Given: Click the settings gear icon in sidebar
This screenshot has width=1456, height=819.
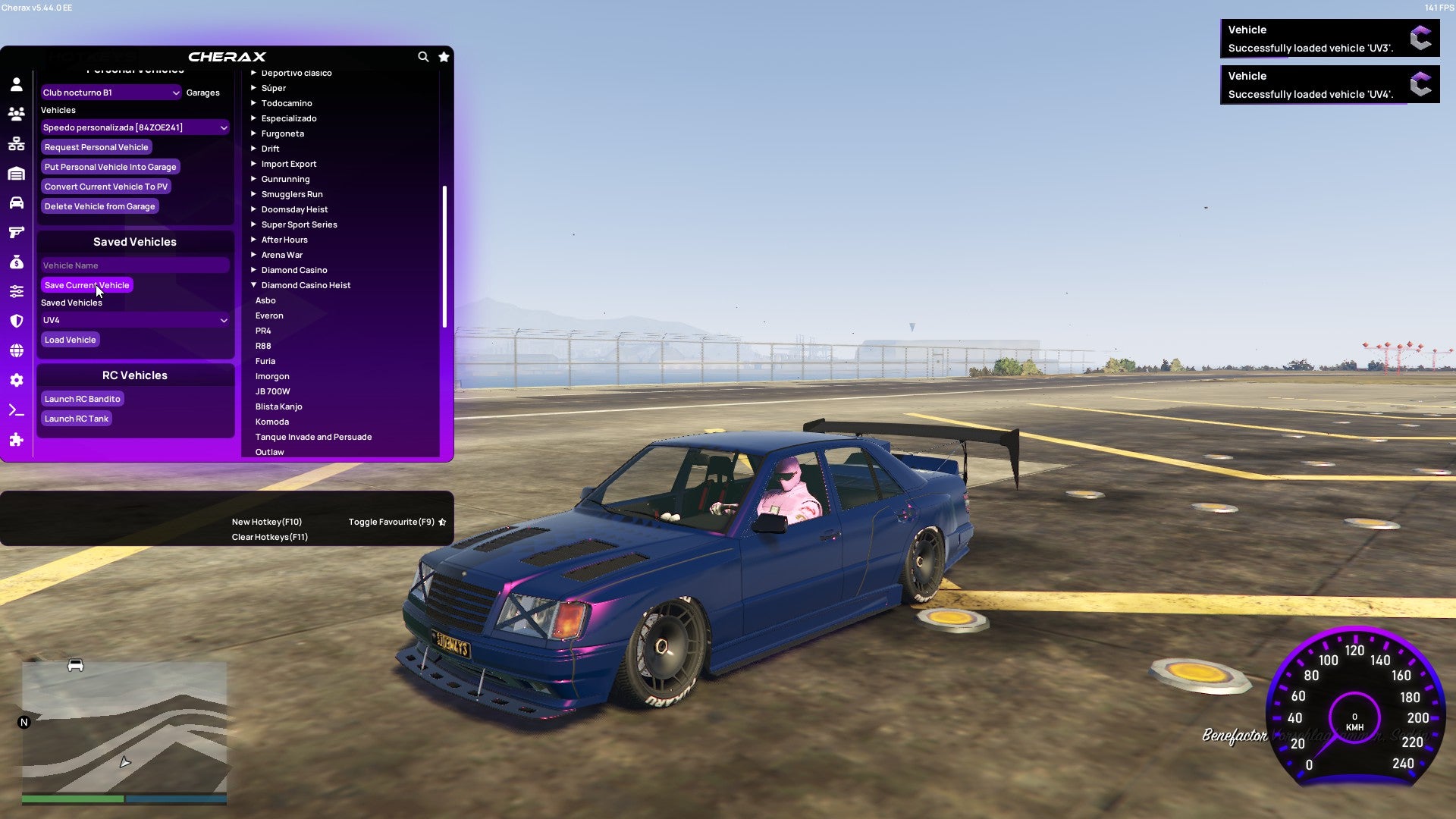Looking at the screenshot, I should click(x=17, y=380).
